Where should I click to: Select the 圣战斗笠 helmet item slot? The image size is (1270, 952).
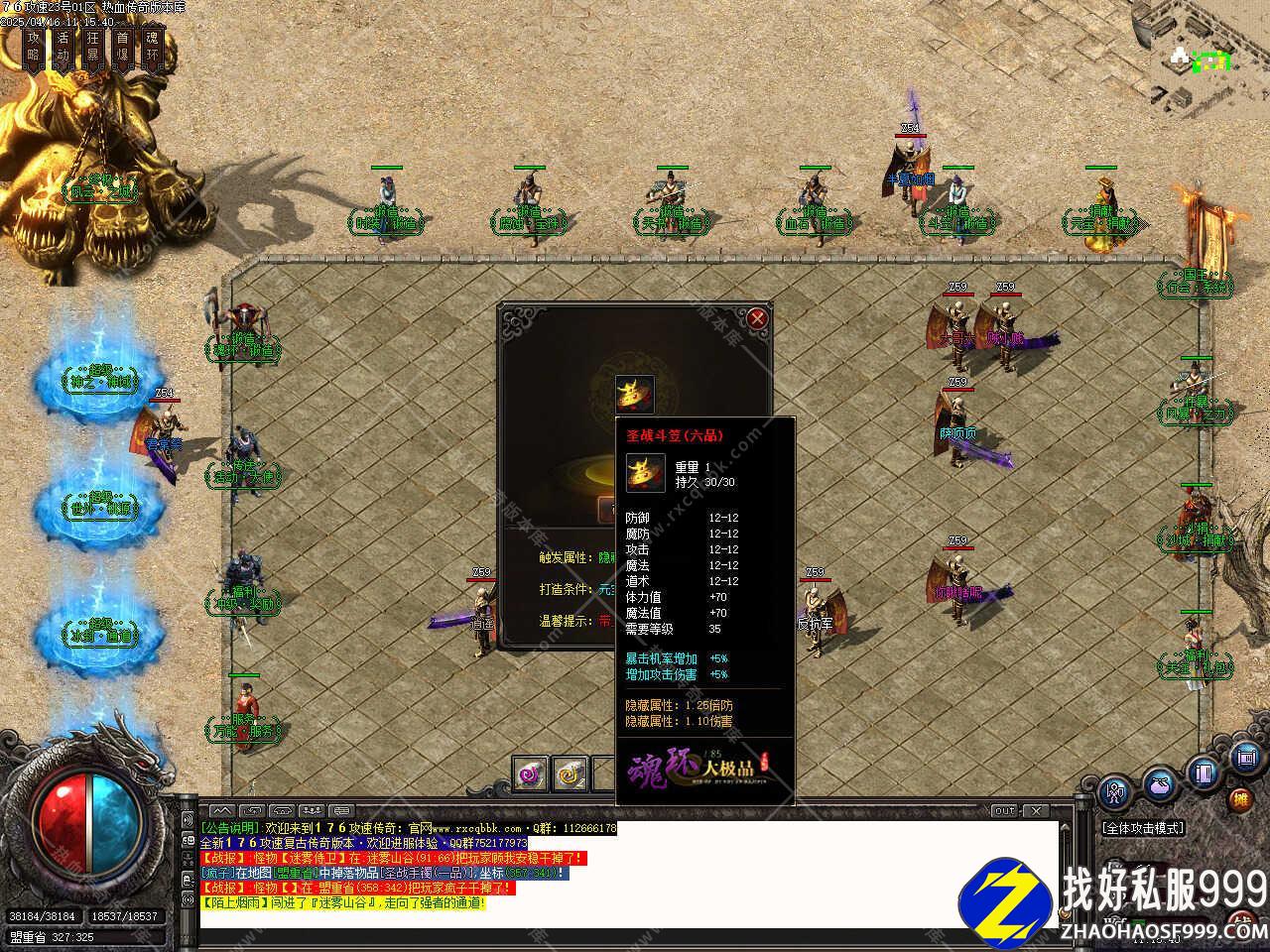pyautogui.click(x=633, y=394)
